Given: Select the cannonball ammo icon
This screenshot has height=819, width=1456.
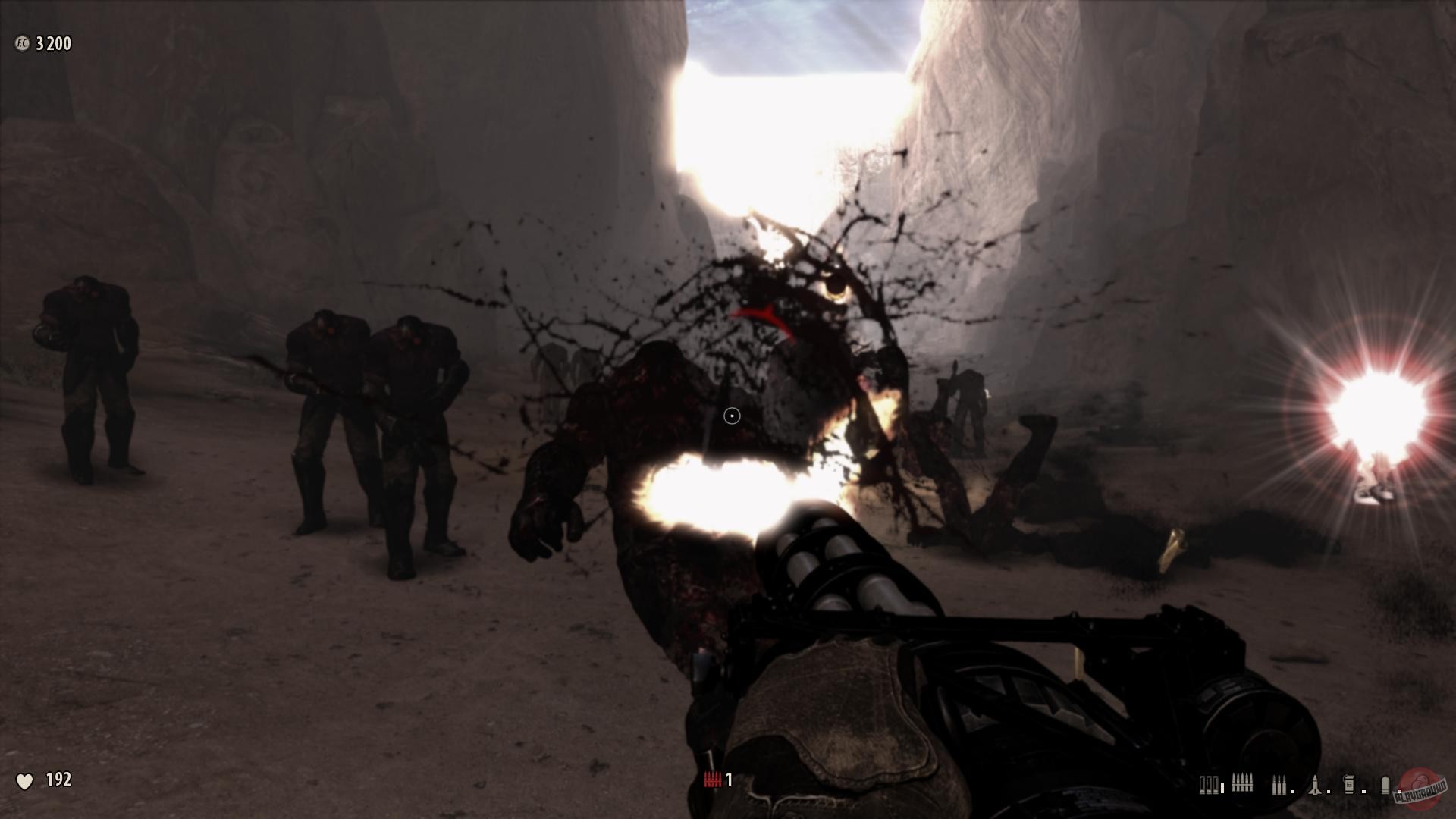Looking at the screenshot, I should click(x=1385, y=785).
